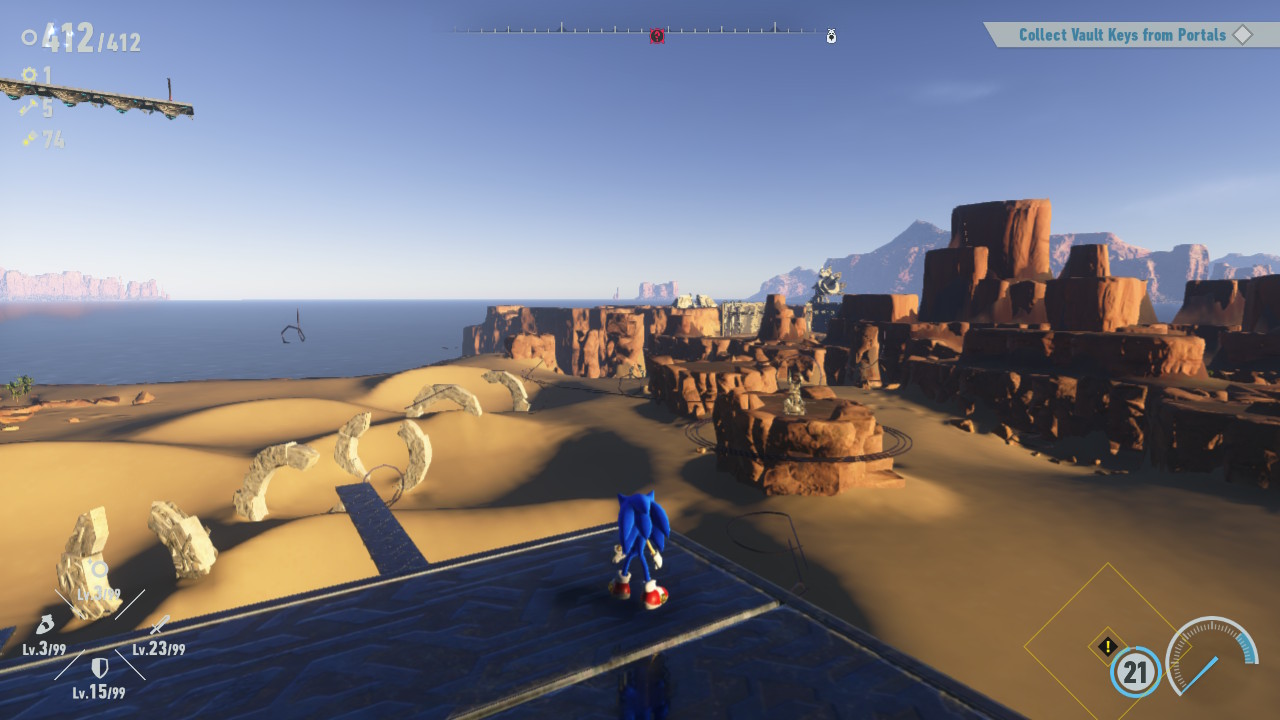Click the Vault Key icon next to 5
This screenshot has width=1280, height=720.
point(28,107)
